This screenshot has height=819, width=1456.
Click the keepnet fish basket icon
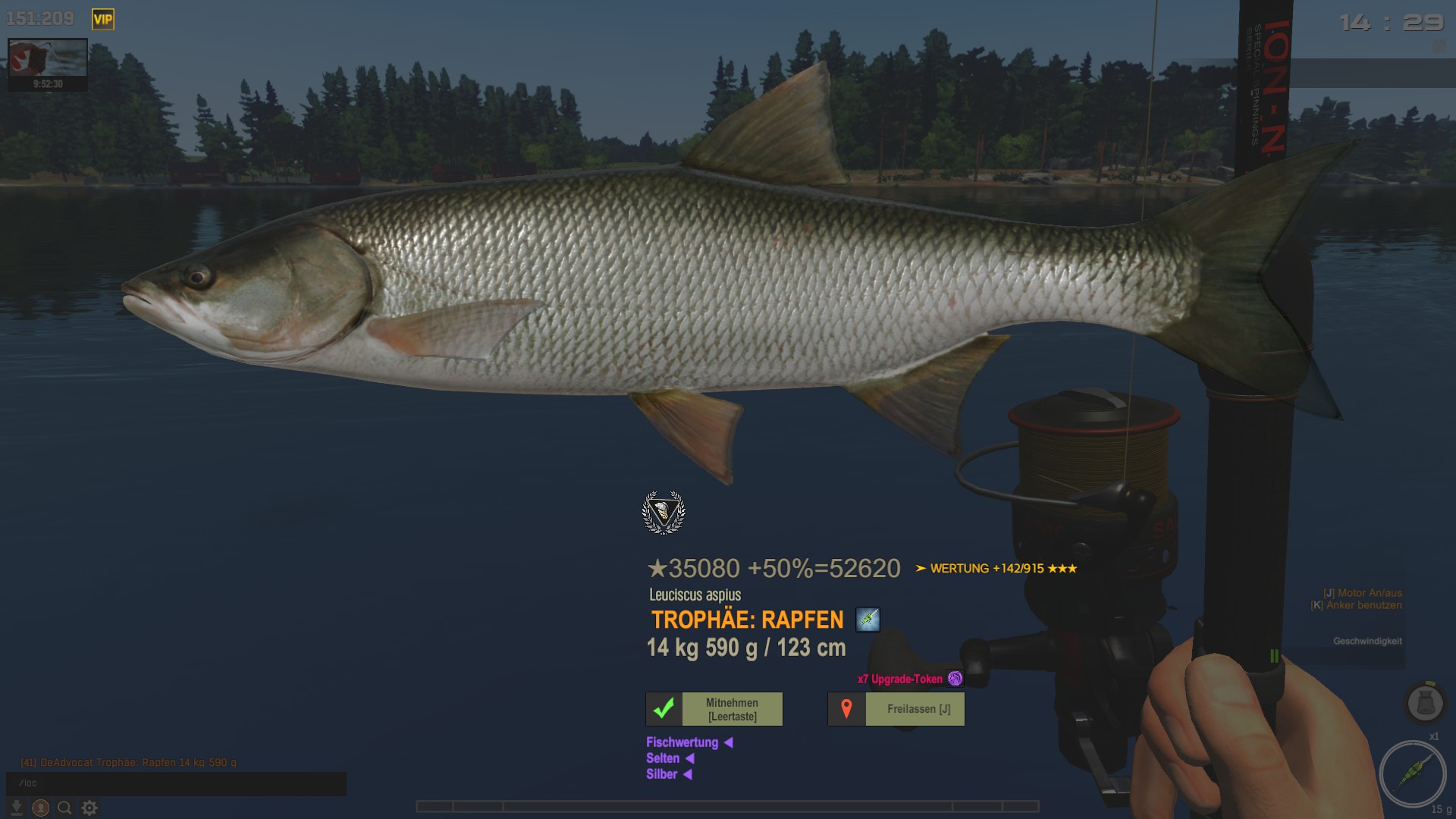tap(1425, 703)
